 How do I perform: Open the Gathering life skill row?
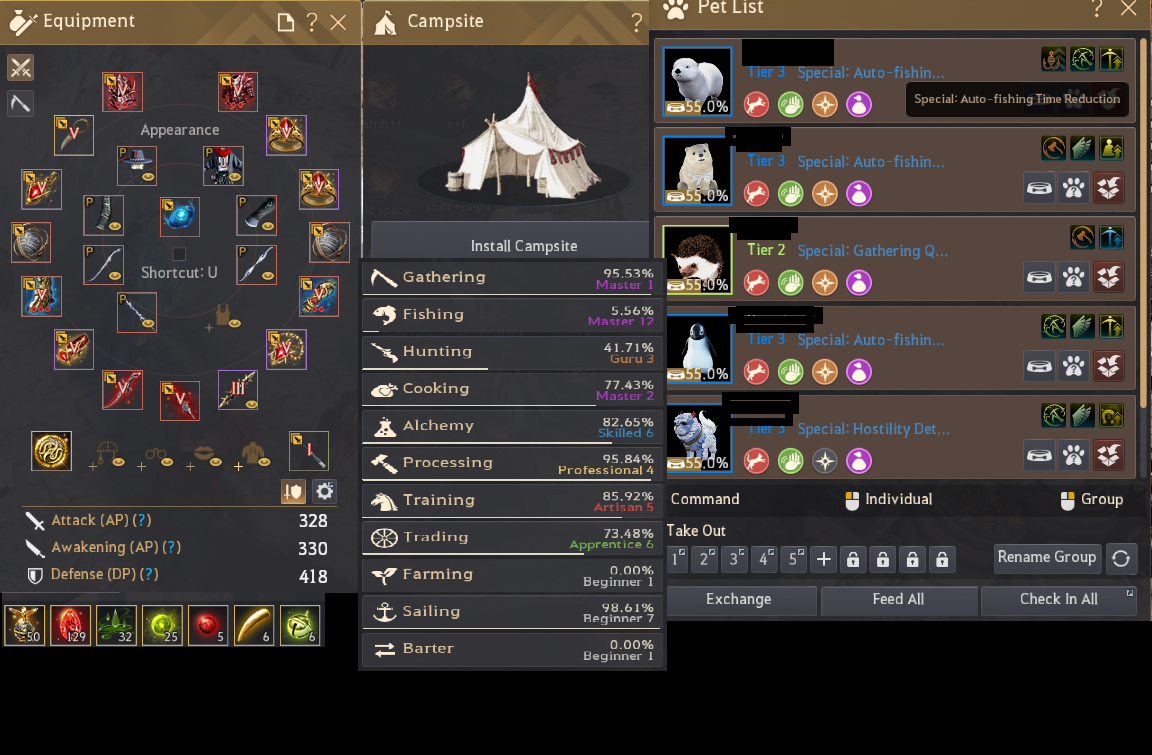pos(511,278)
